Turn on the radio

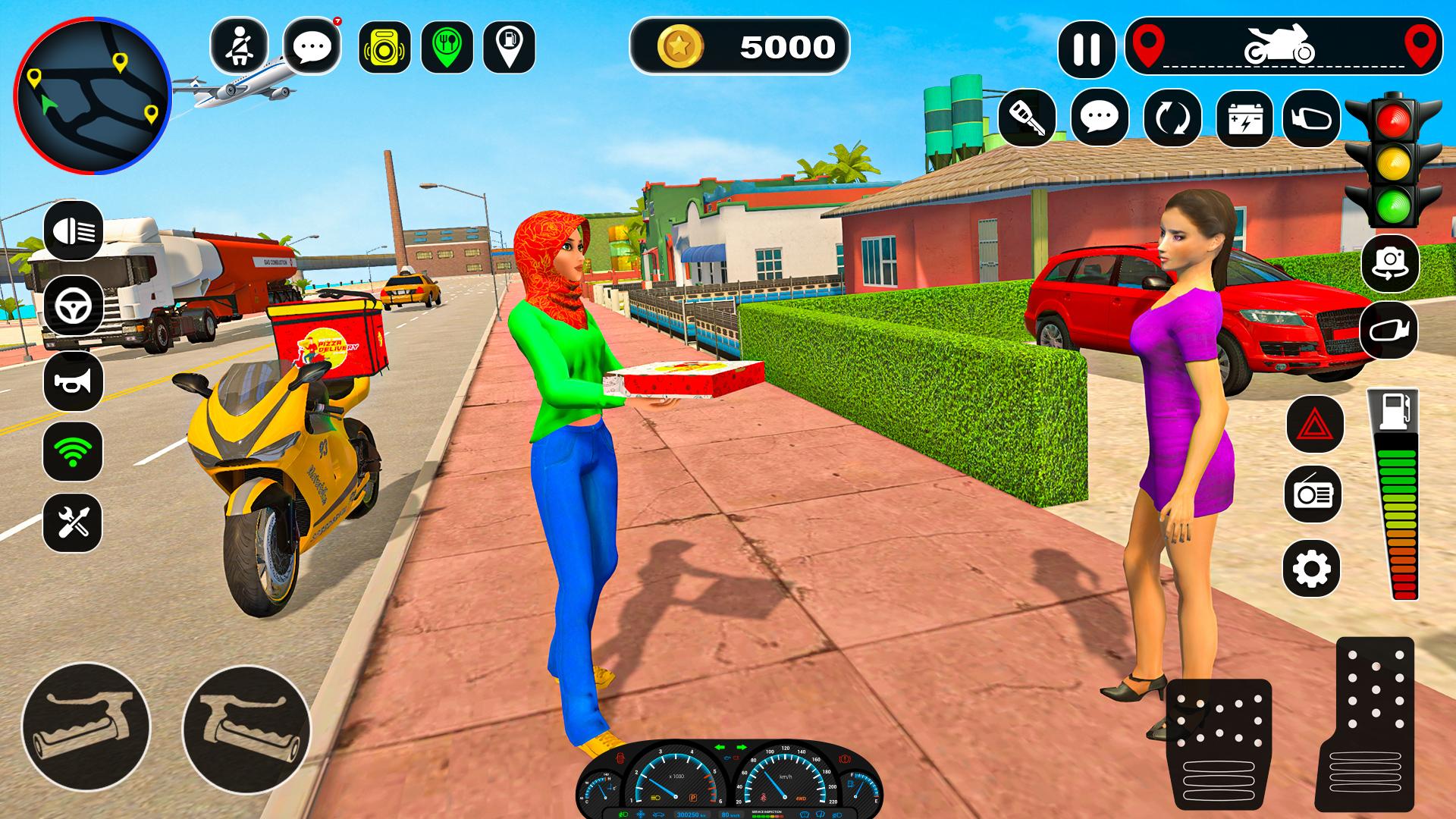(x=1314, y=494)
